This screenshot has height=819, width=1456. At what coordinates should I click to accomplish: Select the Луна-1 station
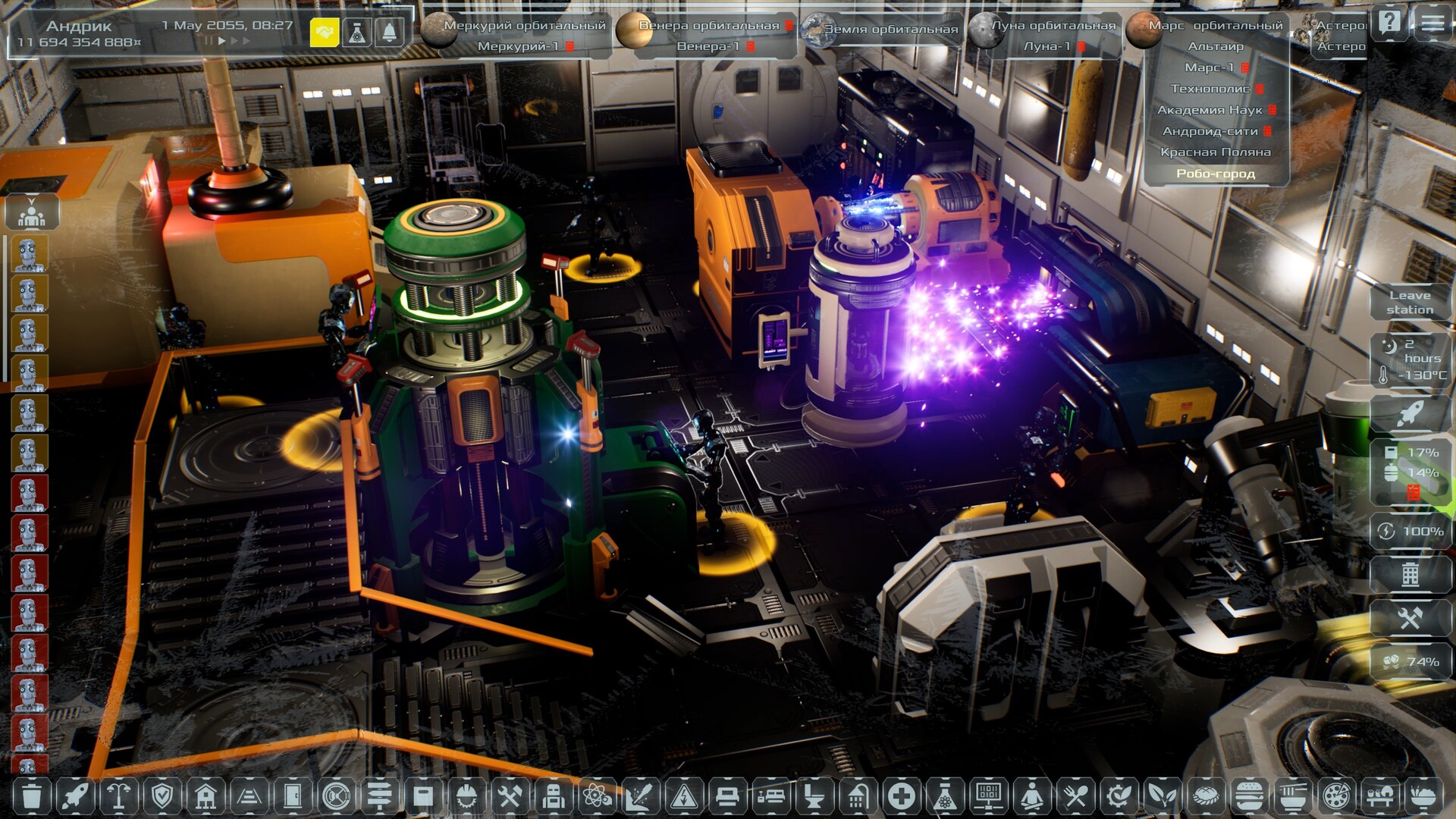coord(1047,46)
